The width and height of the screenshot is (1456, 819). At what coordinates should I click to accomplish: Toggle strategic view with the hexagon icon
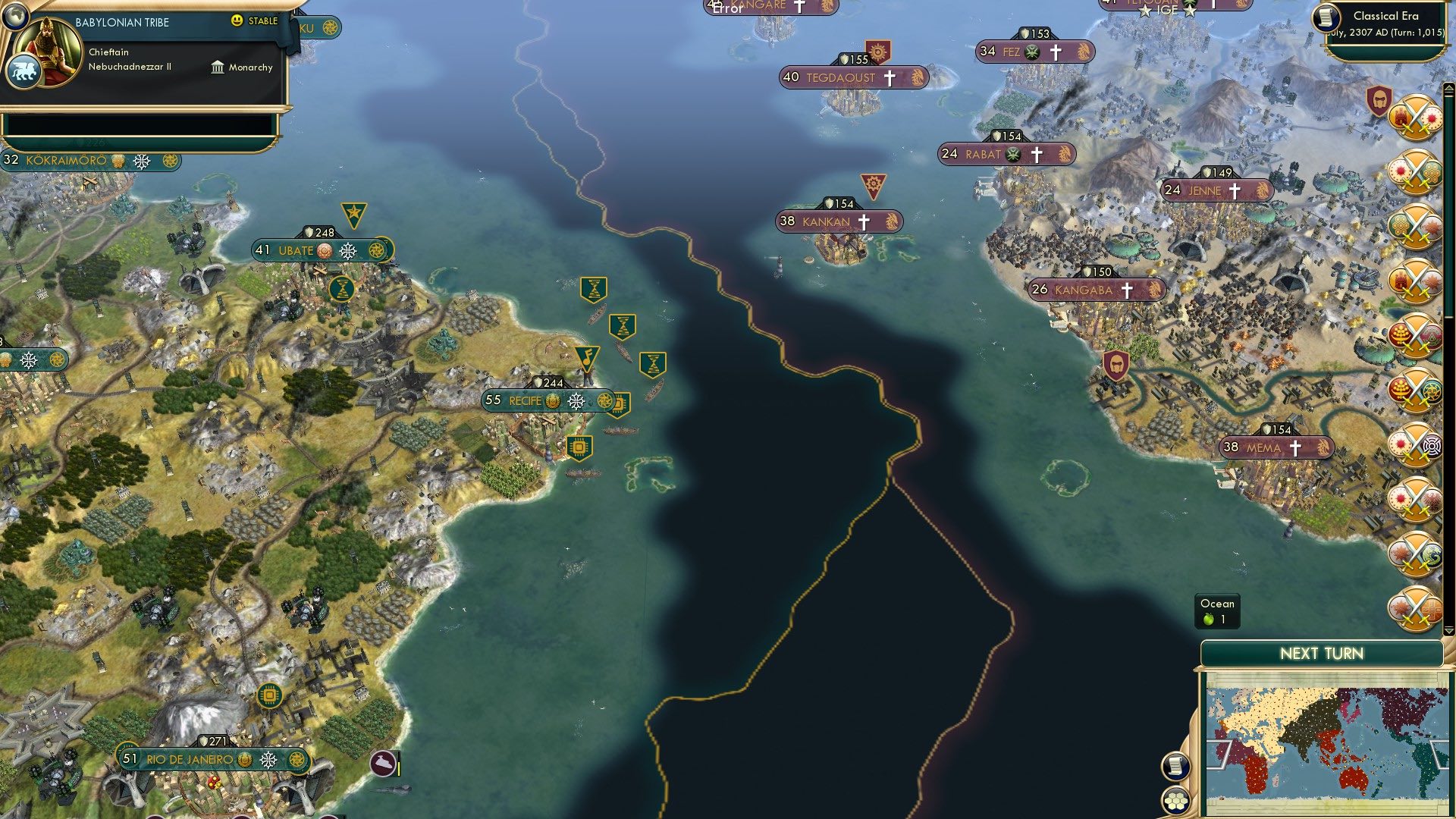point(1175,800)
